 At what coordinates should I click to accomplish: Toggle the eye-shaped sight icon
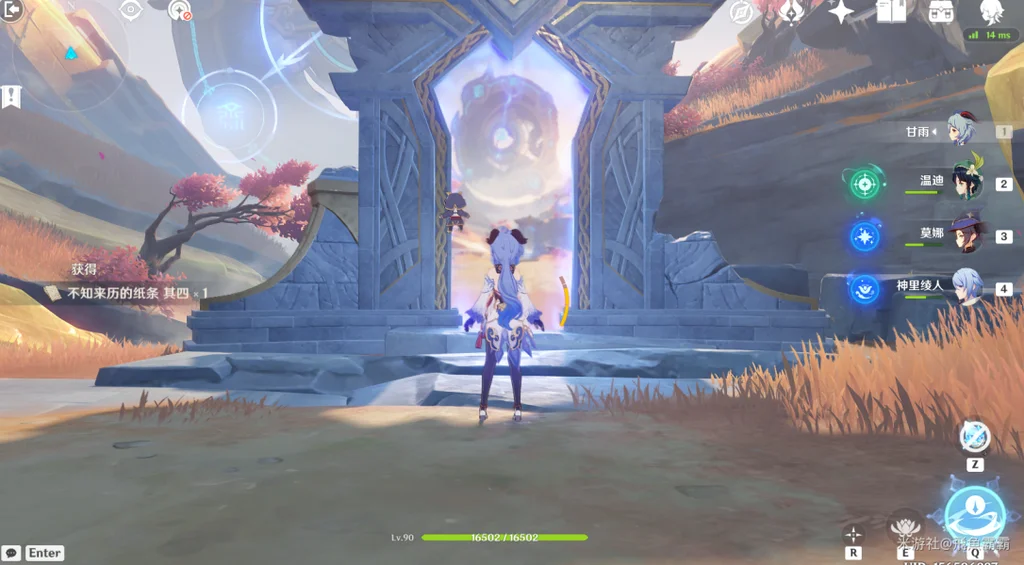pos(130,10)
